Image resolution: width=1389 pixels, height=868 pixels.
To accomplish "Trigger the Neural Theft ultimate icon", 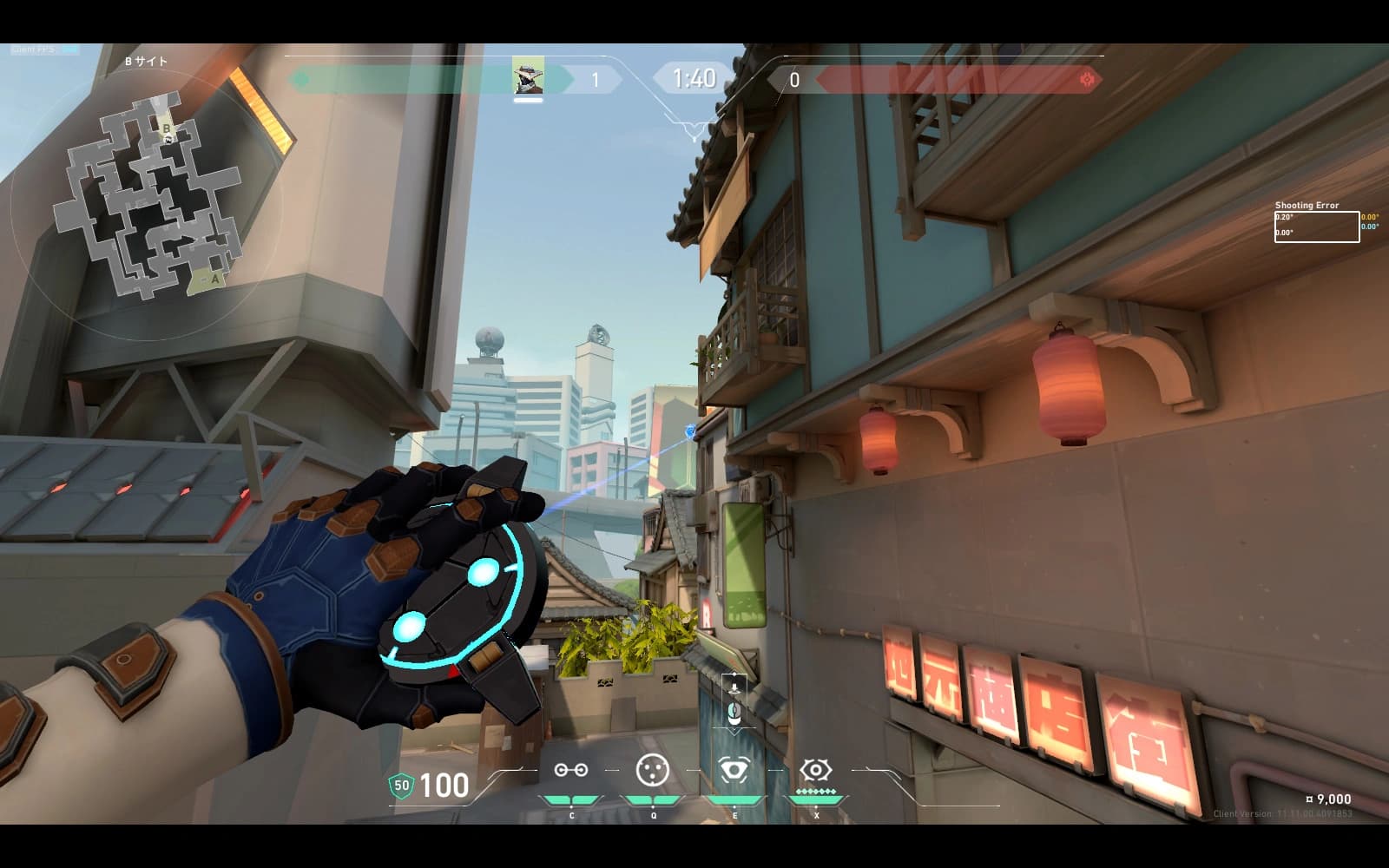I will click(815, 770).
